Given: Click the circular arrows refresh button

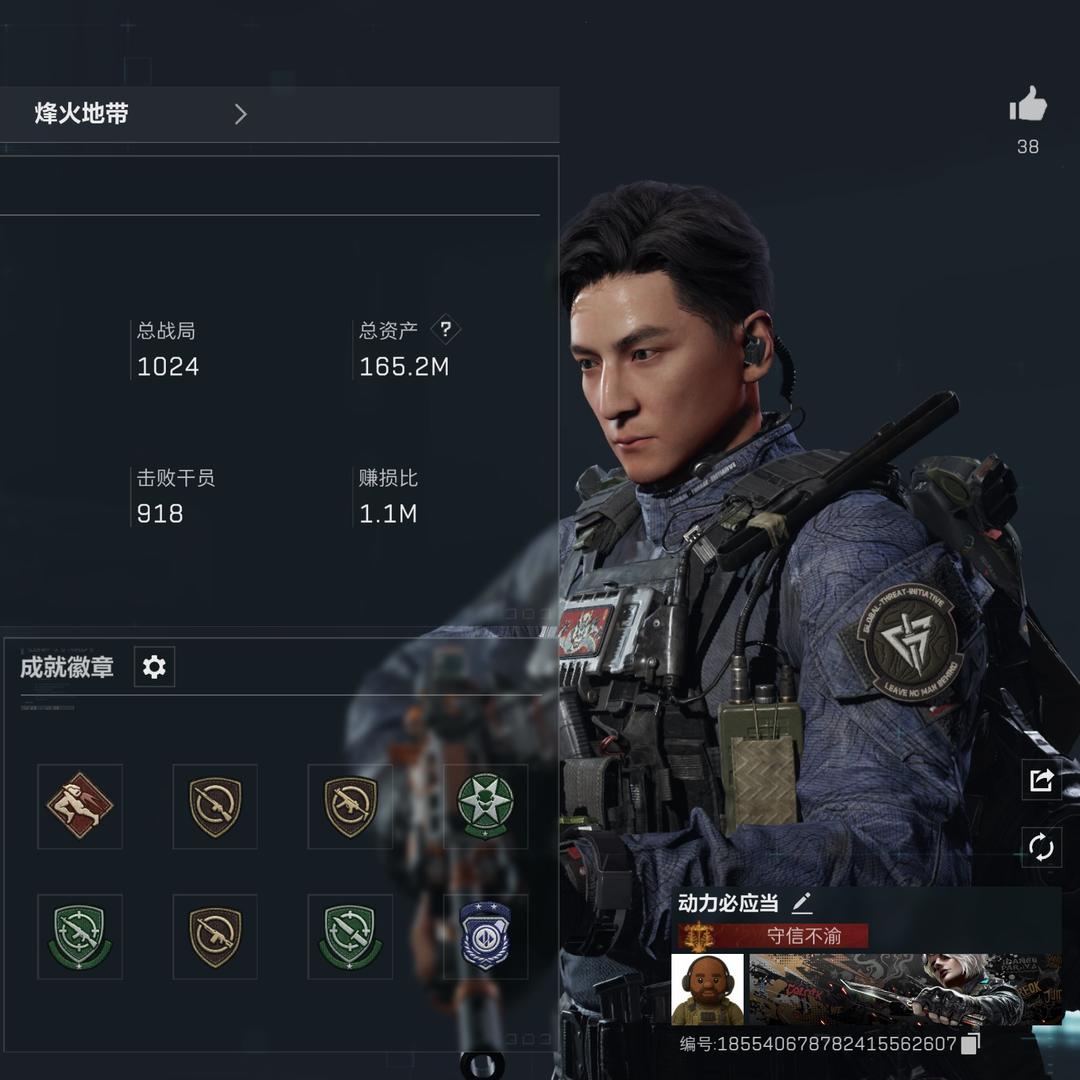Looking at the screenshot, I should [x=1041, y=848].
